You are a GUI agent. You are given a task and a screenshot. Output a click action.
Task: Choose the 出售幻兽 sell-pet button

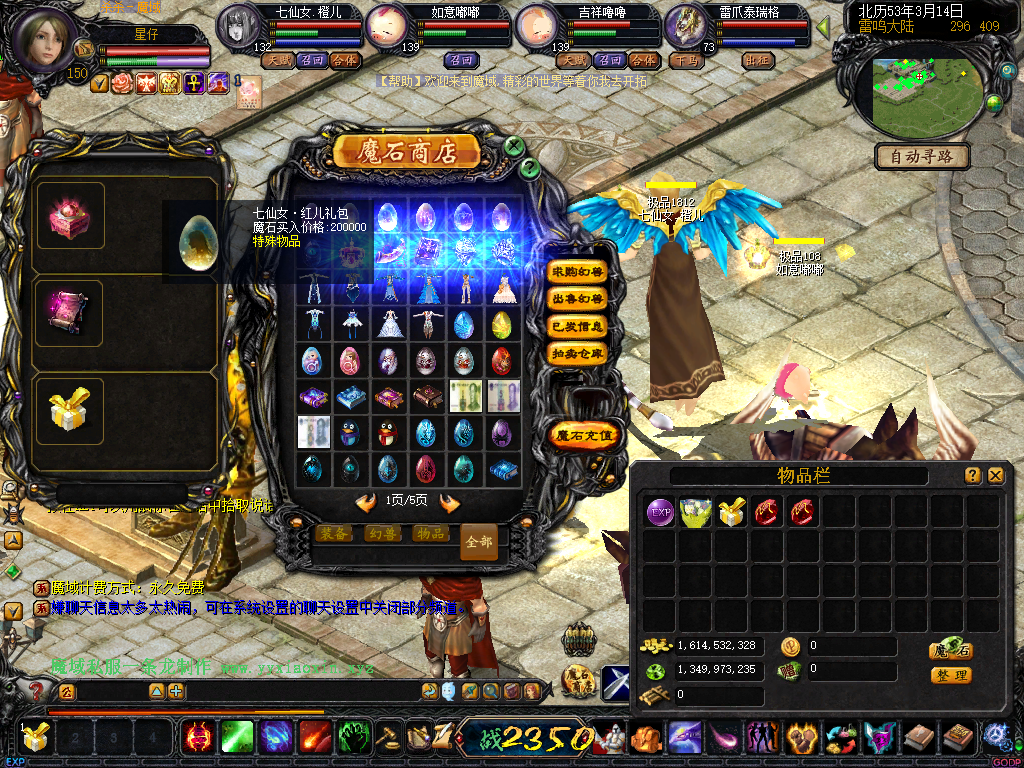(578, 299)
